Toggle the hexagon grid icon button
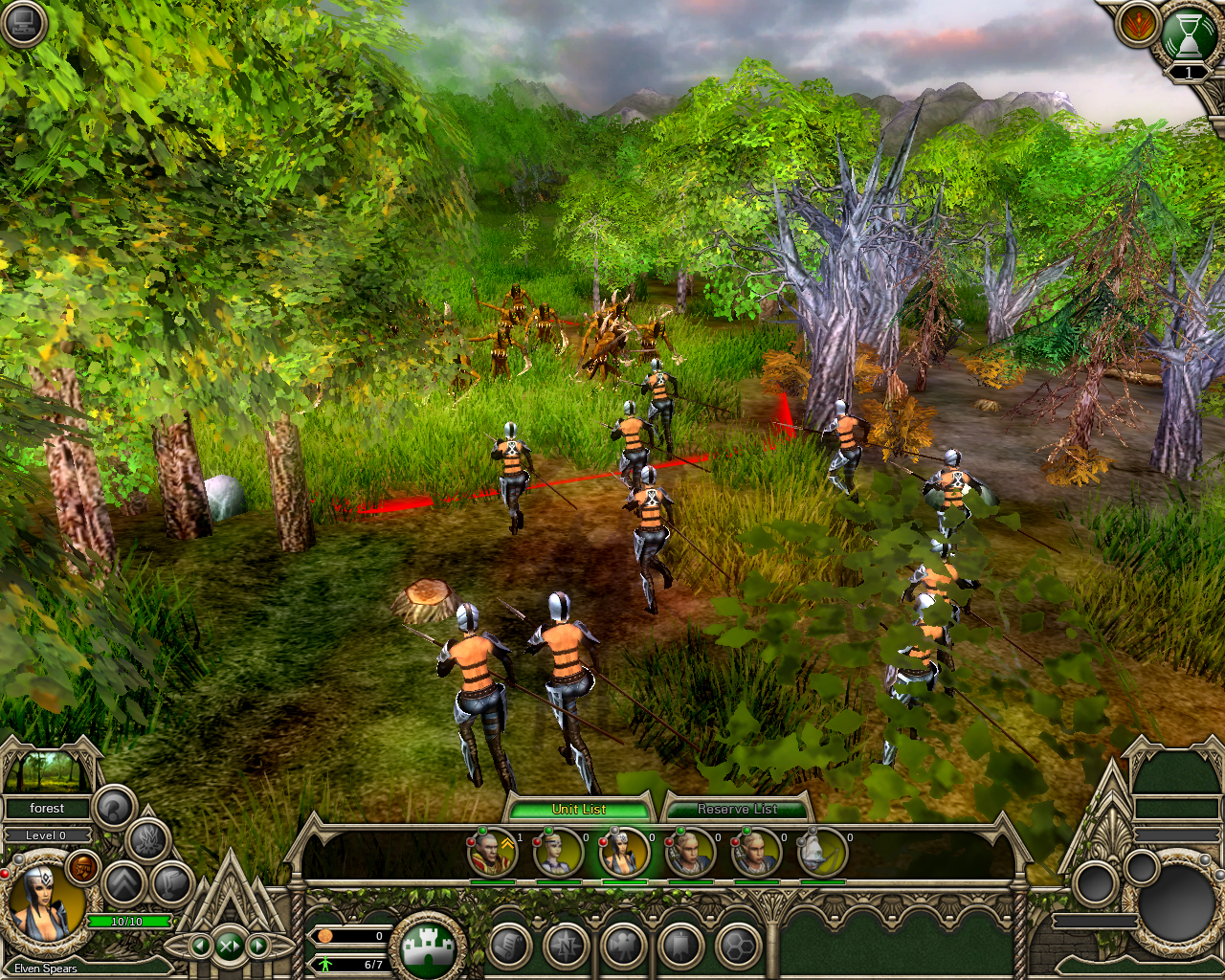1225x980 pixels. pyautogui.click(x=737, y=947)
